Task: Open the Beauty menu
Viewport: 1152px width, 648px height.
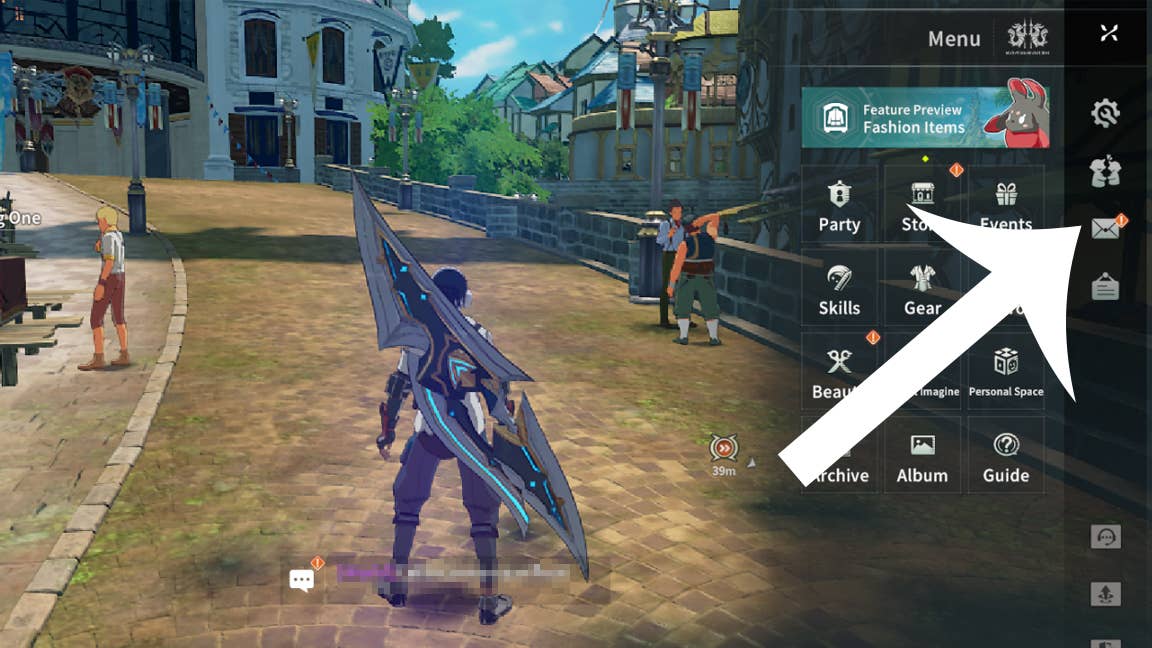Action: coord(839,372)
